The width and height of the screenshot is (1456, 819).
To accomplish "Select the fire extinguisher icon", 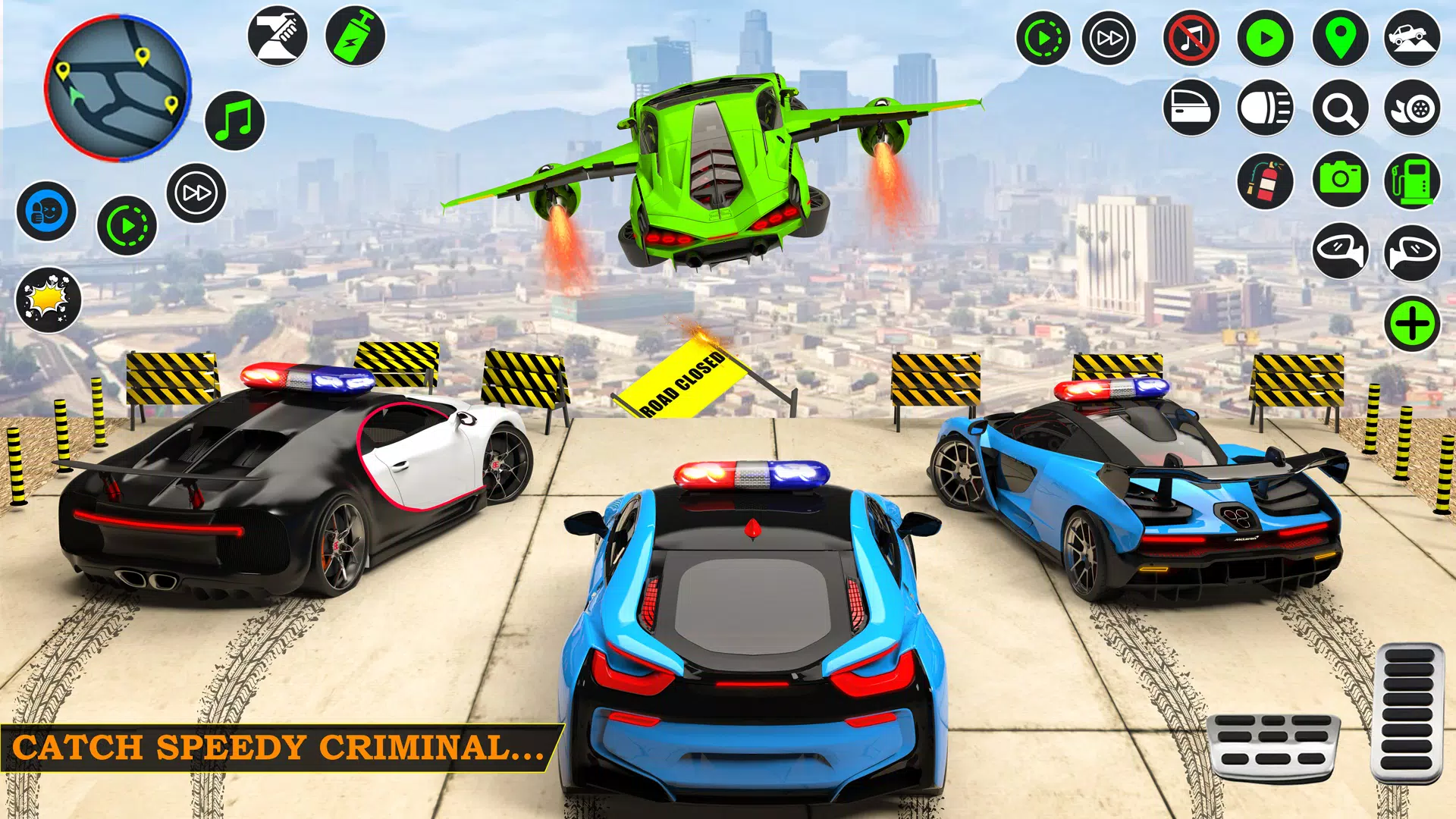I will (x=1265, y=180).
